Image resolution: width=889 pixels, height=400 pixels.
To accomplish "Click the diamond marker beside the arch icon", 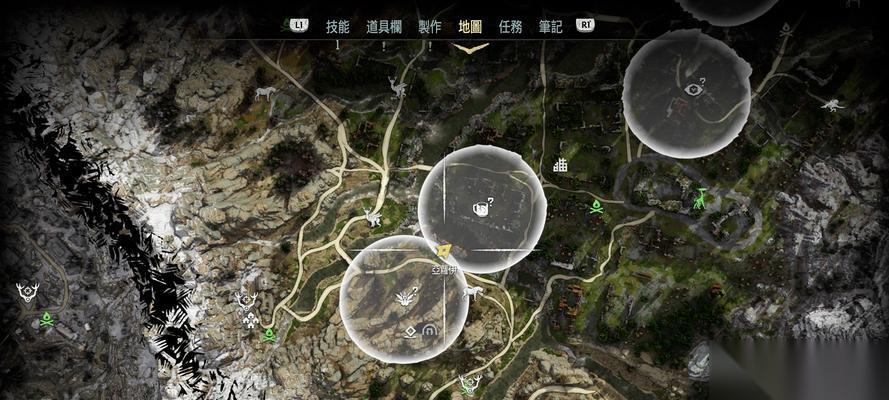I will point(409,330).
